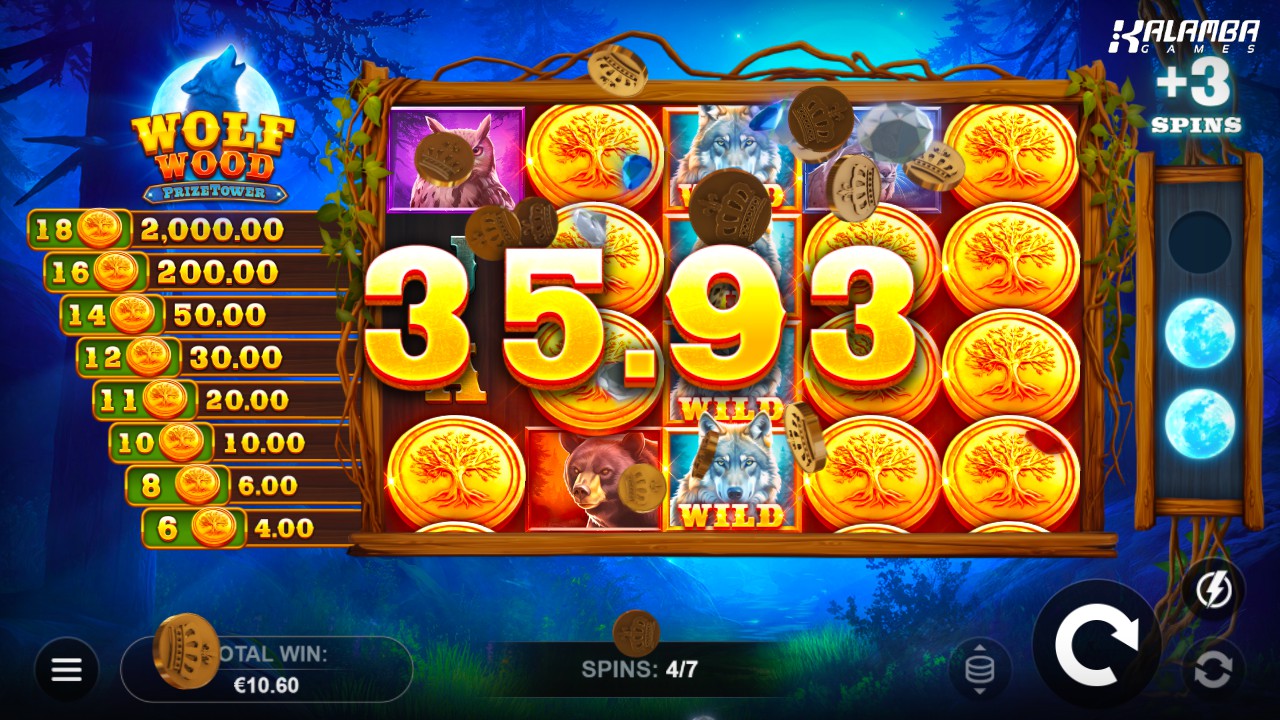1280x720 pixels.
Task: Open the bet coin stack selector
Action: tap(979, 669)
